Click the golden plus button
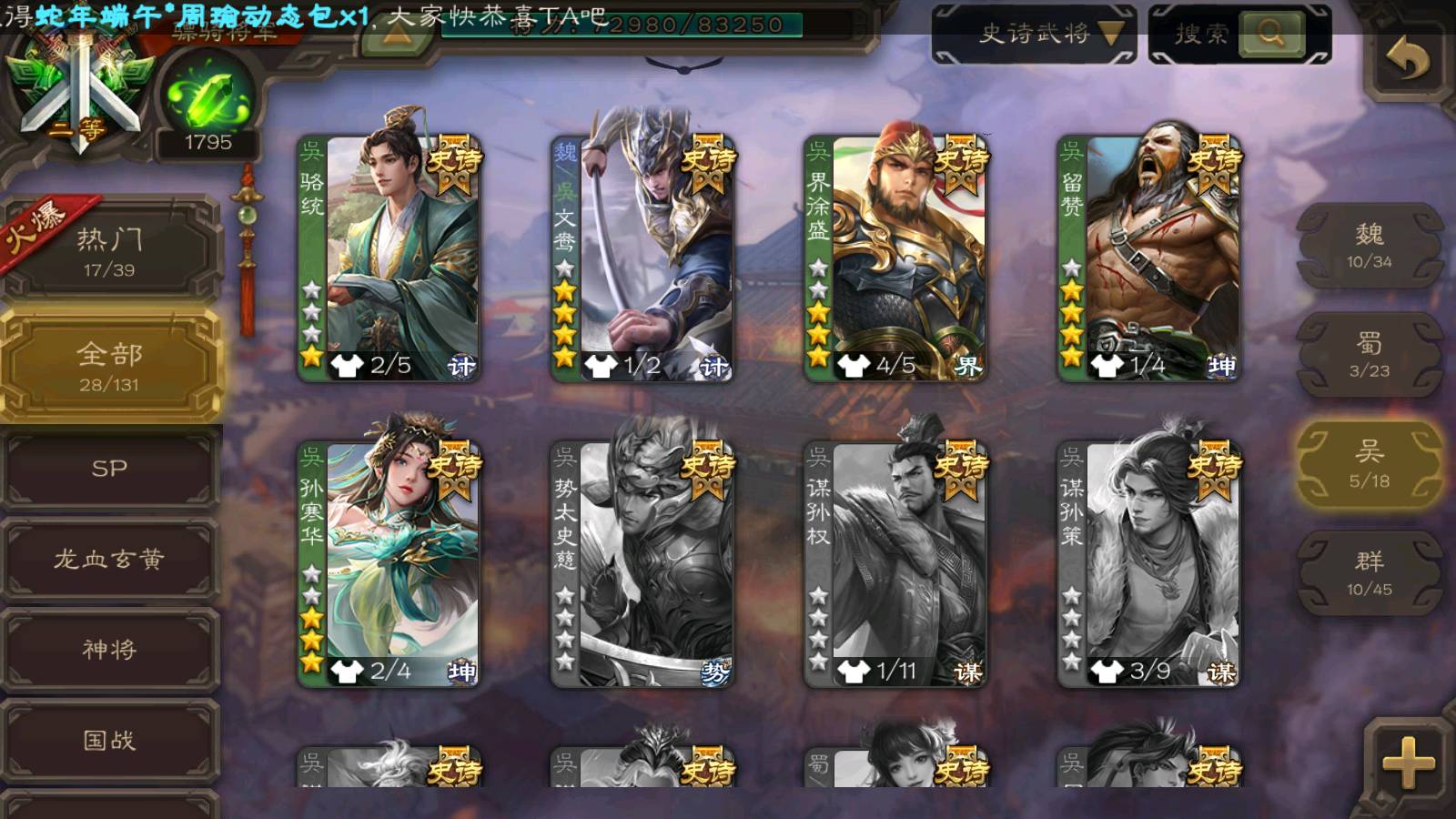 click(1408, 761)
